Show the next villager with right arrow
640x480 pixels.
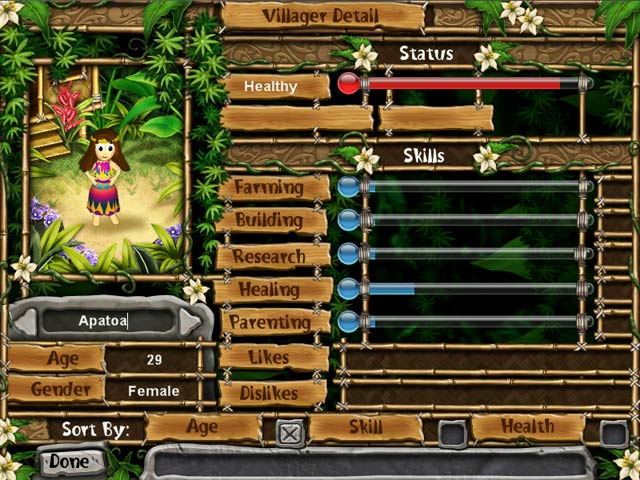coord(190,321)
